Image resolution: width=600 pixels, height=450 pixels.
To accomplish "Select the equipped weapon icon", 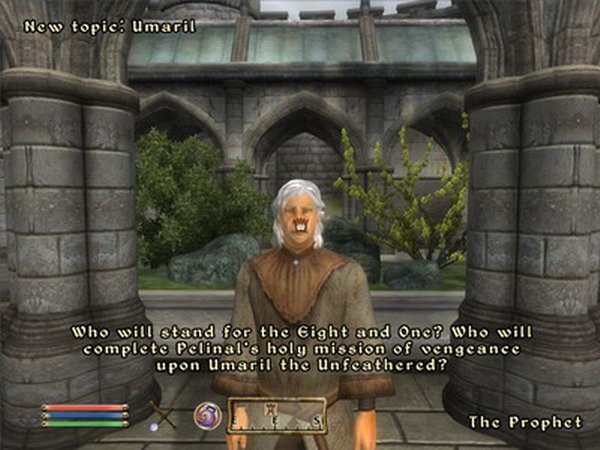I will click(163, 414).
